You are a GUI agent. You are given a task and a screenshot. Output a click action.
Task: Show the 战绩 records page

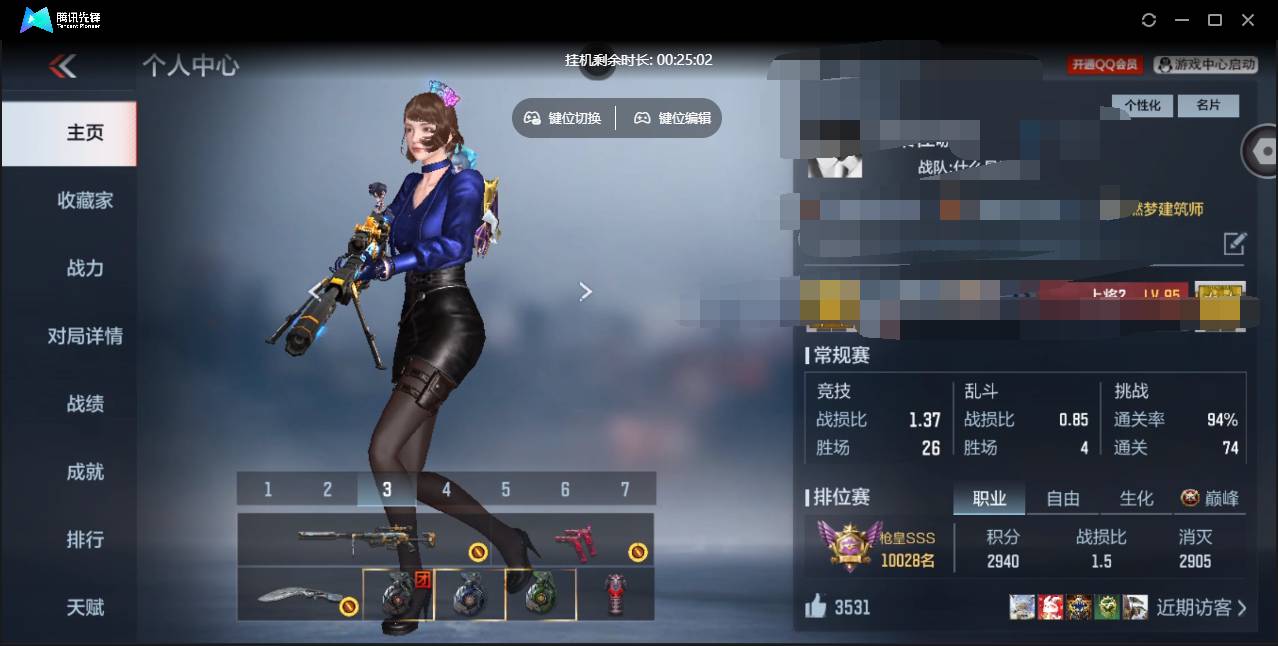click(x=85, y=404)
